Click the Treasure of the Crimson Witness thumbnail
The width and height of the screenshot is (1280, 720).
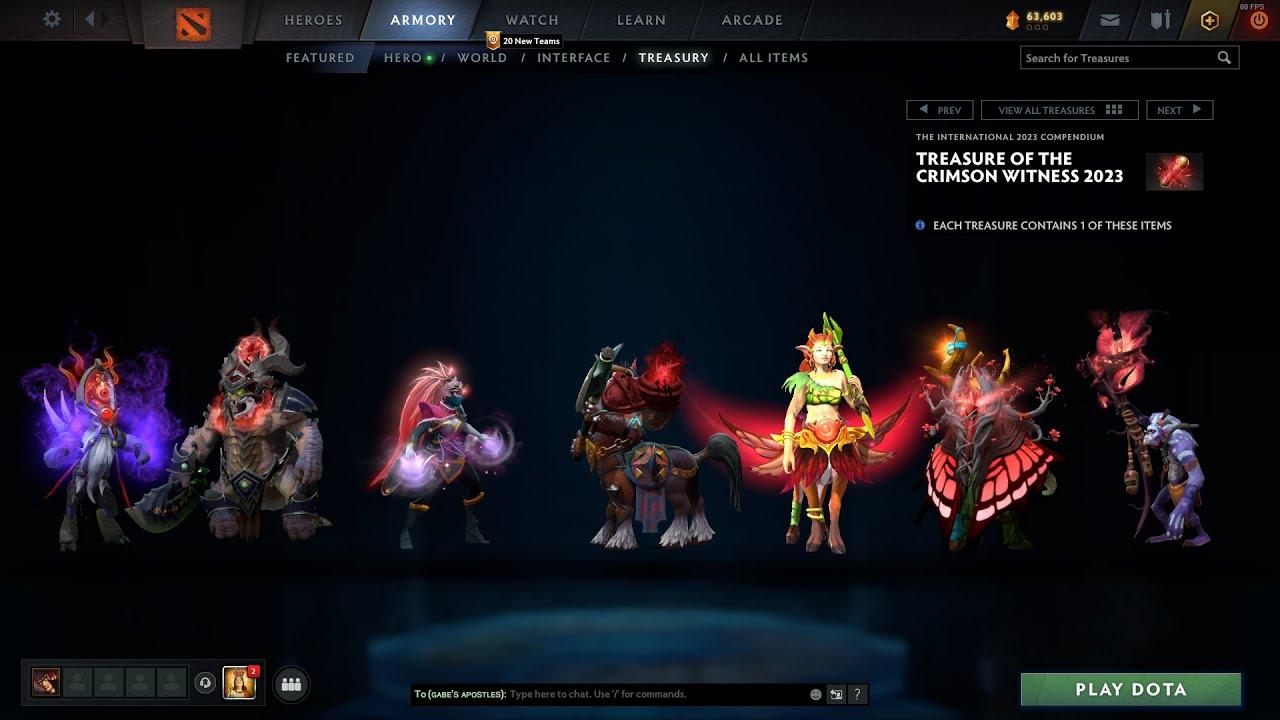pos(1173,171)
